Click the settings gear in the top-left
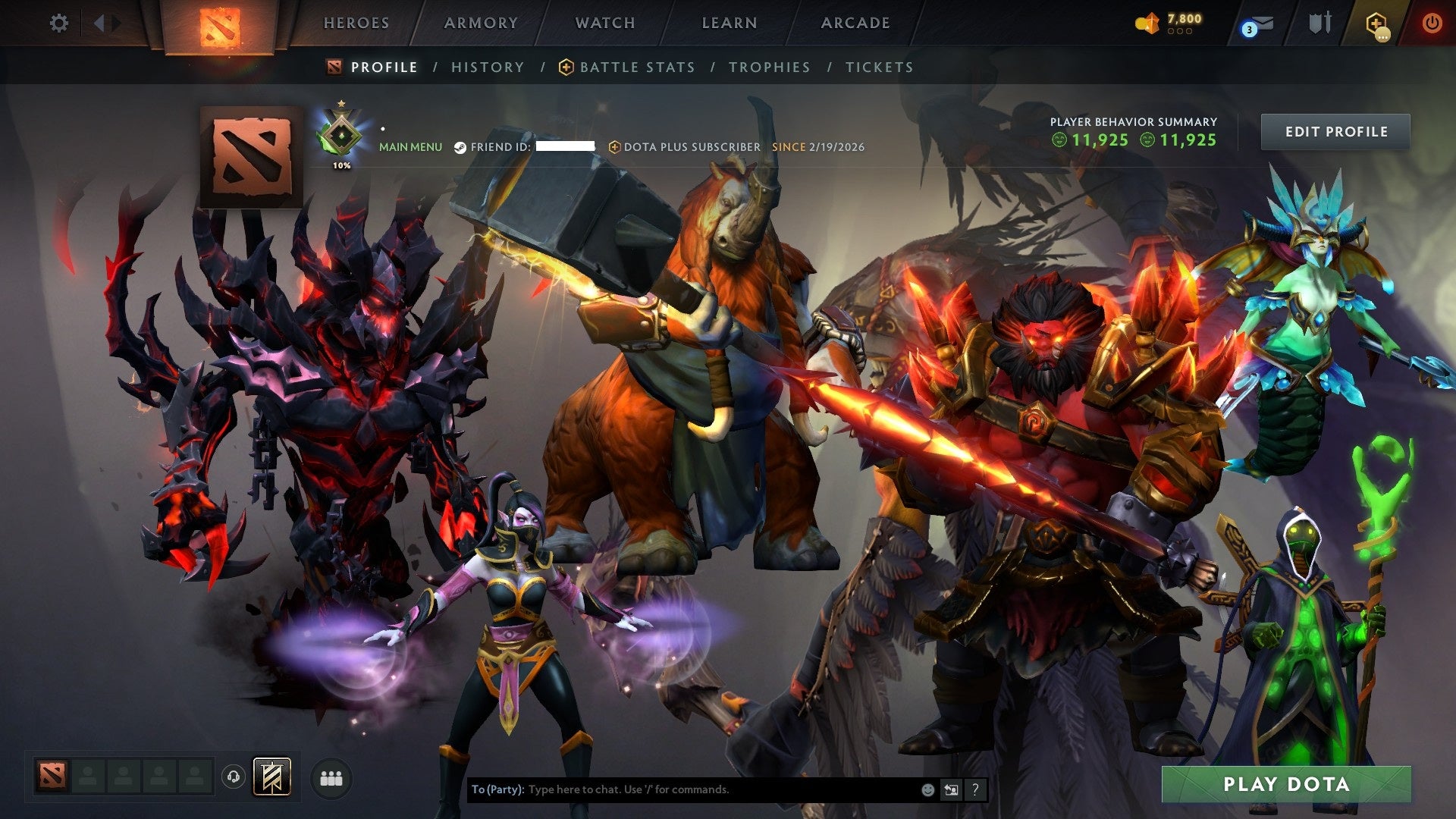 [58, 23]
